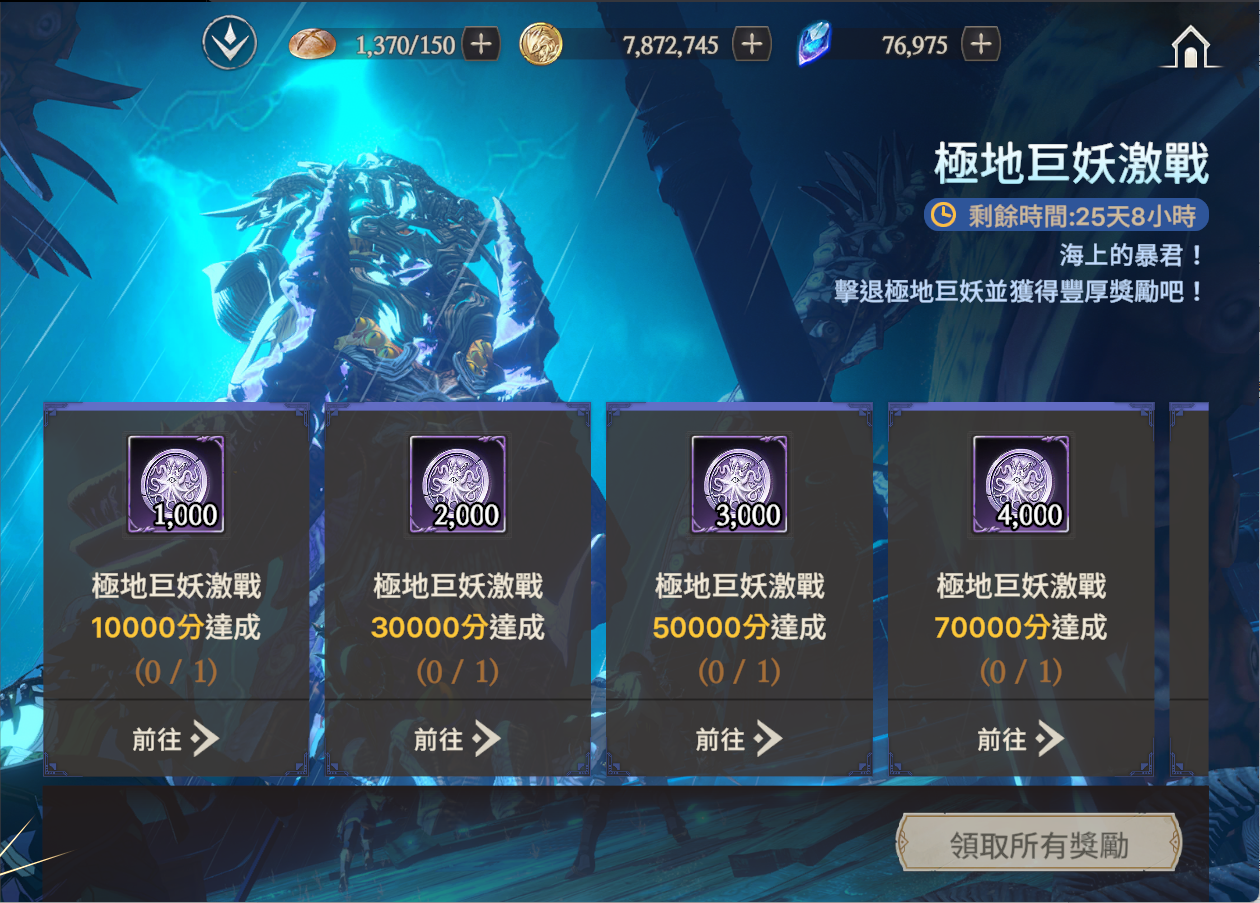The image size is (1260, 903).
Task: Go to the 30000分達成 mission
Action: point(458,739)
